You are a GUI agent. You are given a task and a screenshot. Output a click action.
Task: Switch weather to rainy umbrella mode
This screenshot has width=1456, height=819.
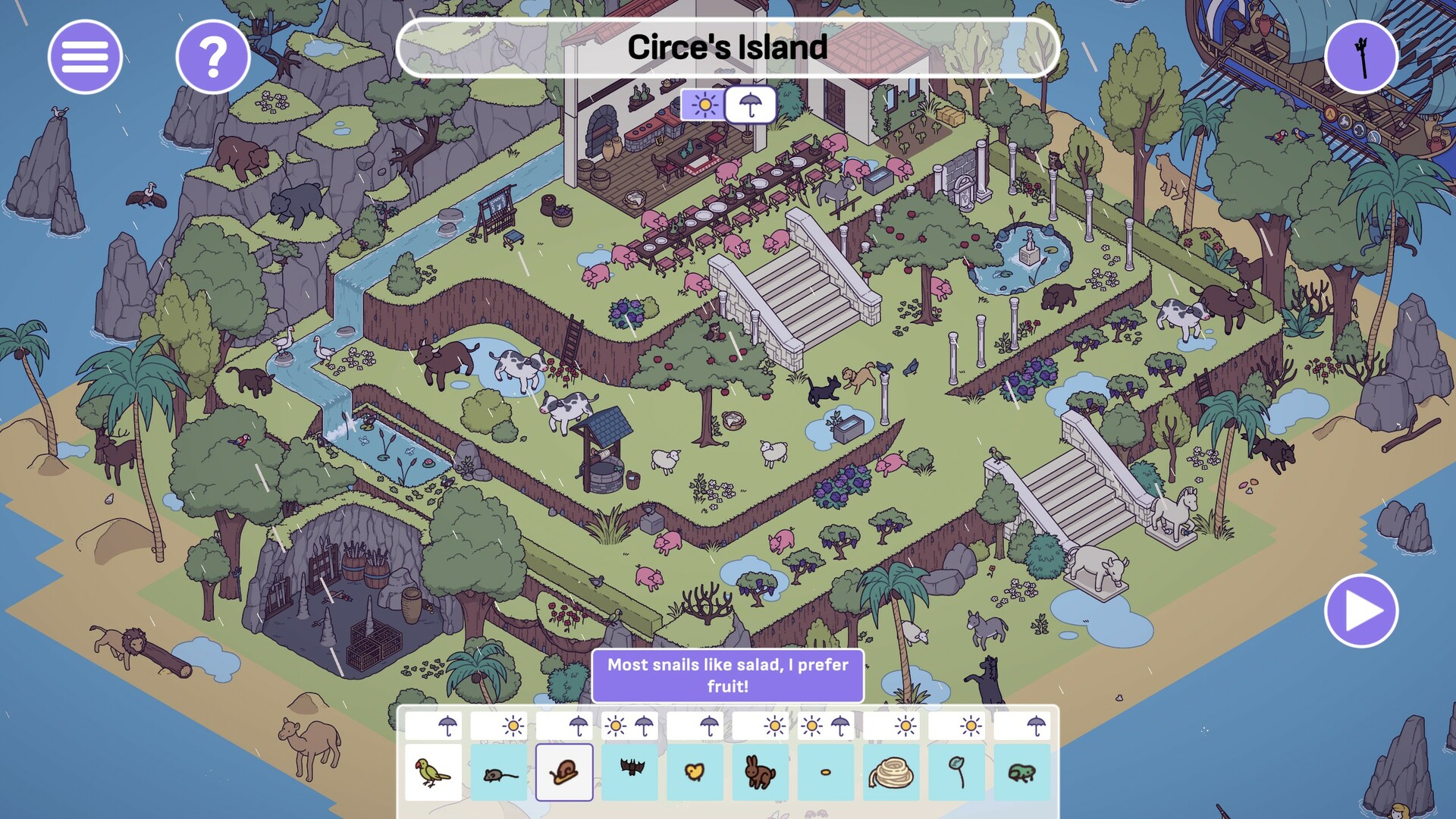(x=749, y=105)
